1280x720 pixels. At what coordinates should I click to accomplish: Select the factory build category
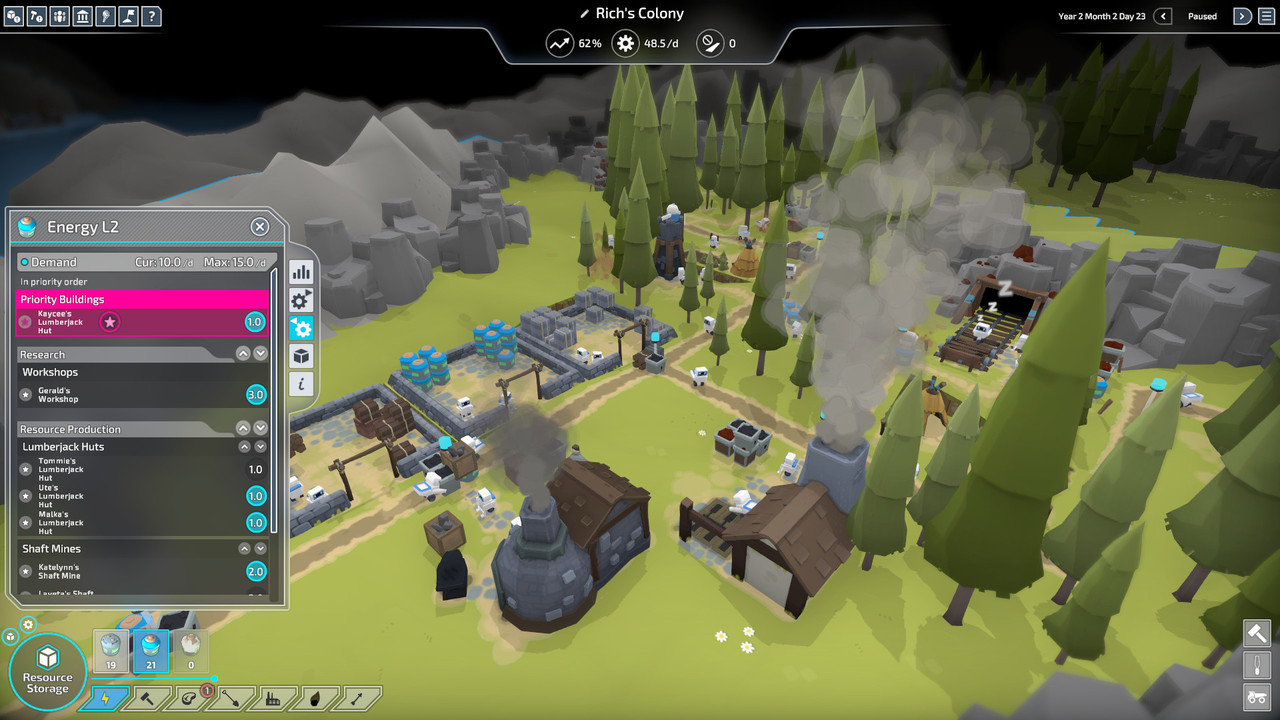[x=272, y=698]
